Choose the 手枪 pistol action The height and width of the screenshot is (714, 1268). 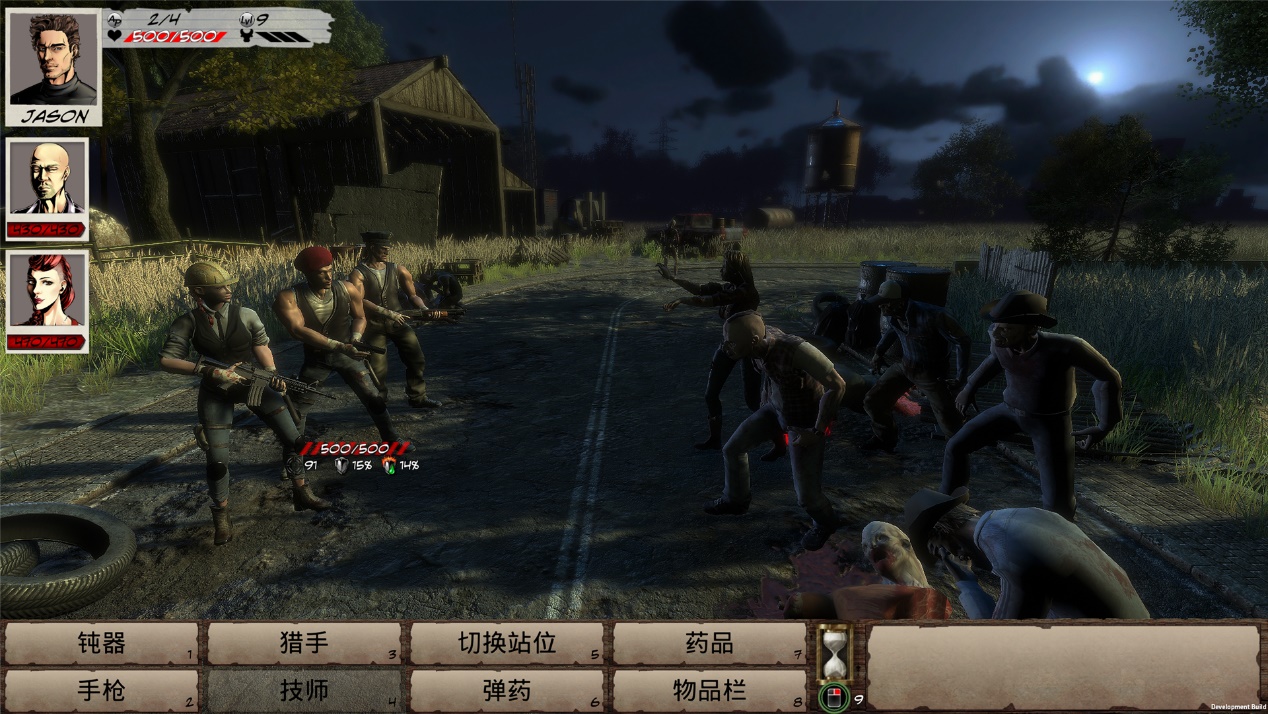click(x=101, y=690)
